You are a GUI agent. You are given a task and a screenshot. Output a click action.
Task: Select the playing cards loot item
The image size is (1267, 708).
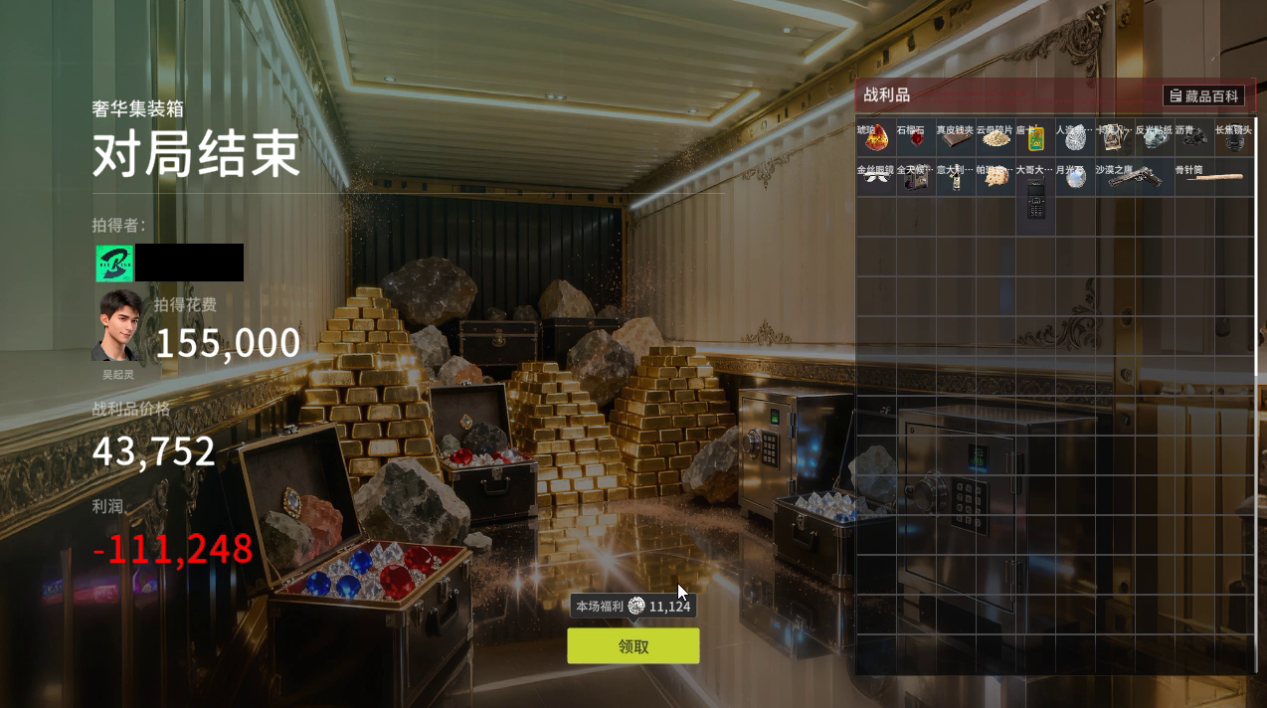coord(1116,138)
